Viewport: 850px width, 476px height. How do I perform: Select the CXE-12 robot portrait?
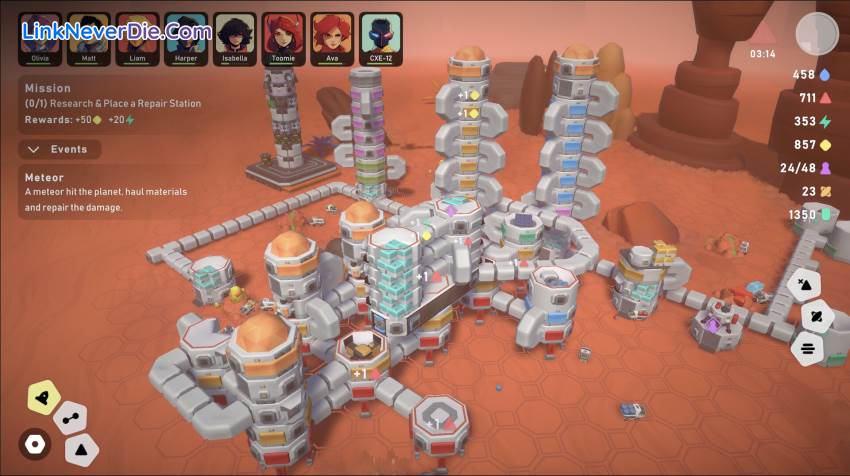(x=381, y=34)
